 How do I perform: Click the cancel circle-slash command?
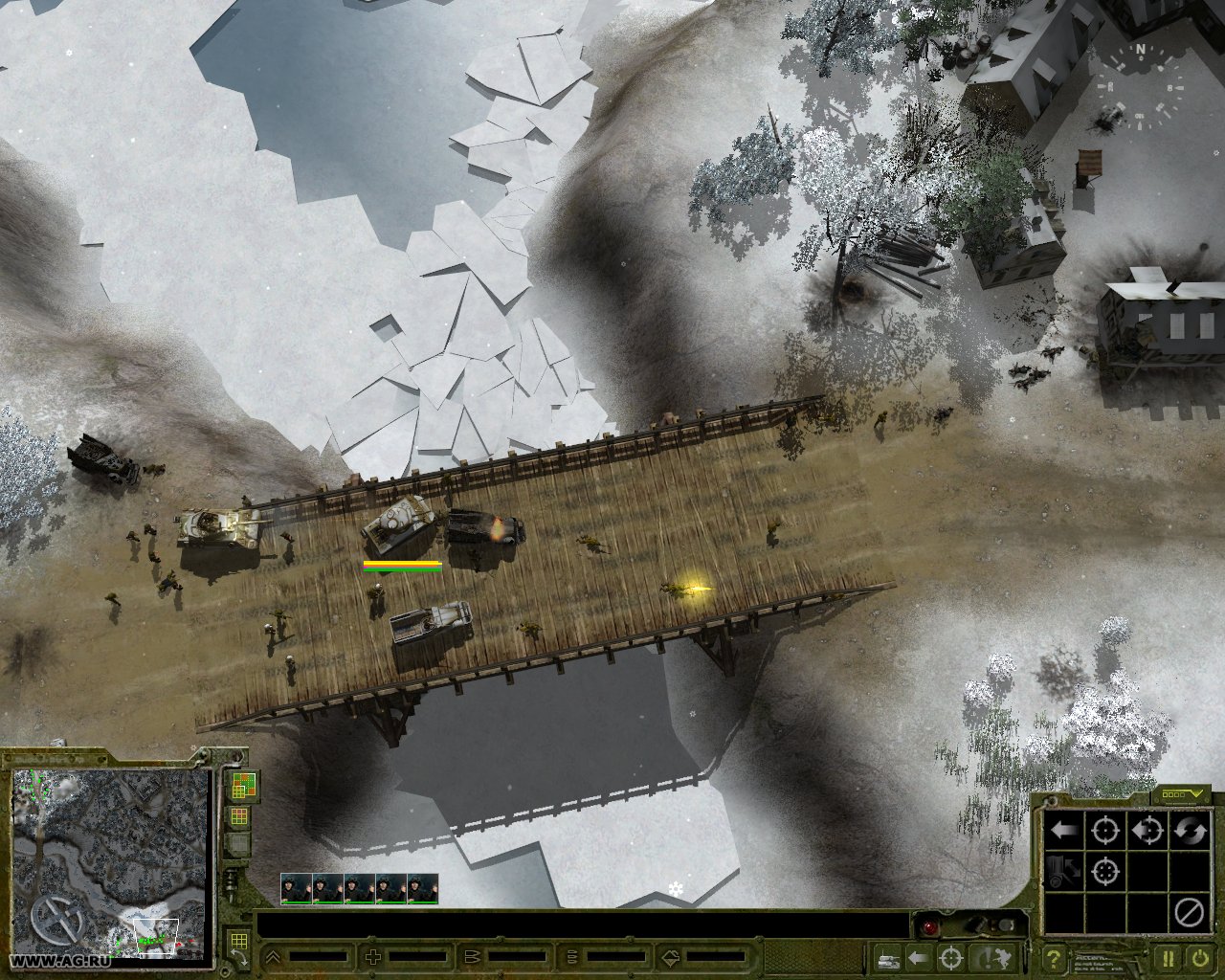(1190, 913)
